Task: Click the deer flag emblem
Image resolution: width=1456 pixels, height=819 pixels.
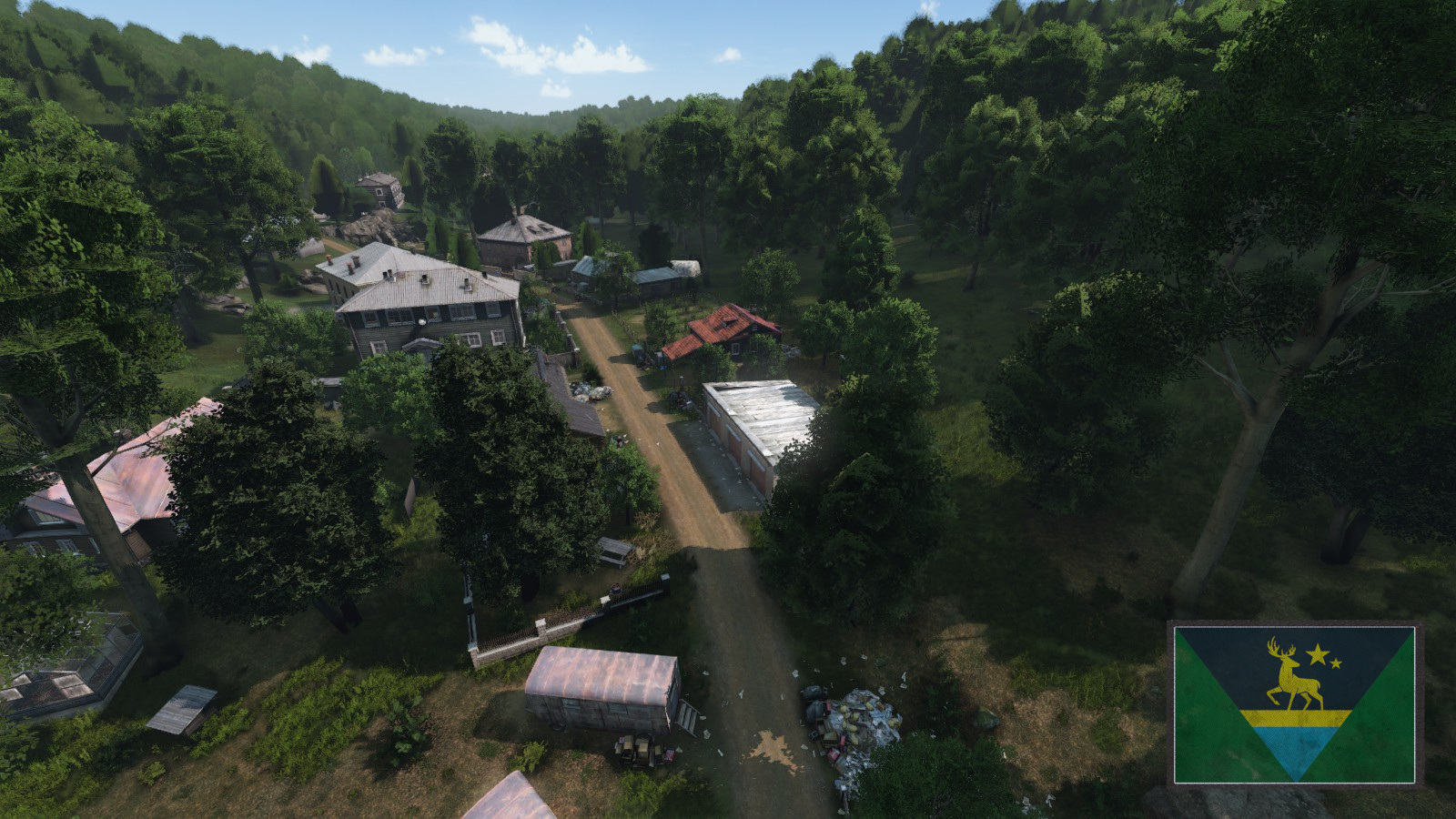Action: 1294,703
